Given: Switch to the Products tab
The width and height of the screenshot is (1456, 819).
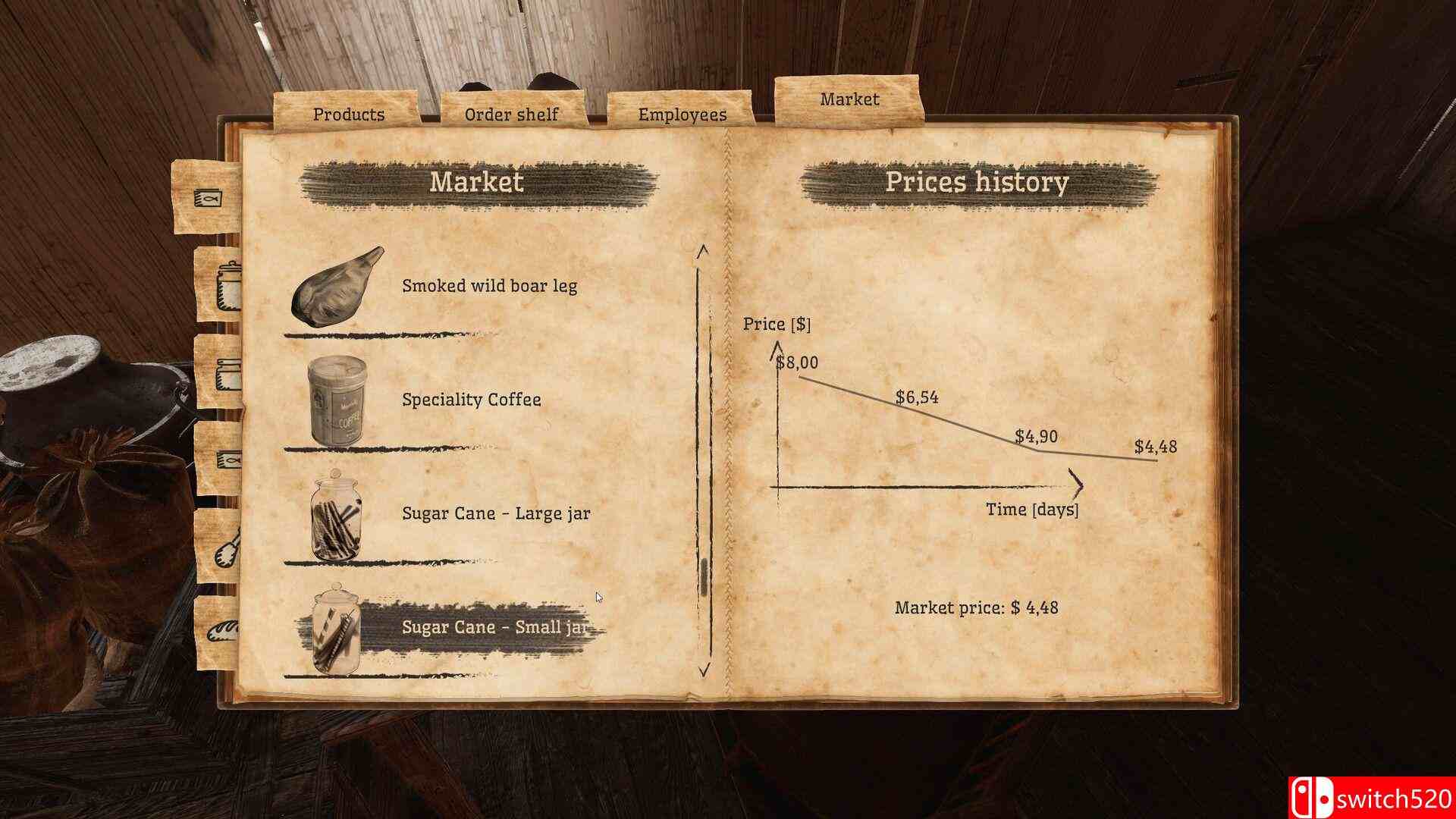Looking at the screenshot, I should coord(347,114).
